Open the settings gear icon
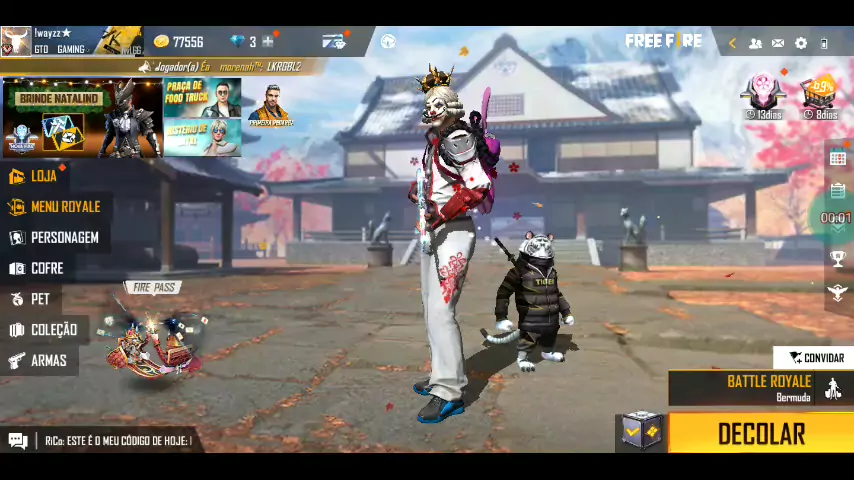 click(800, 43)
